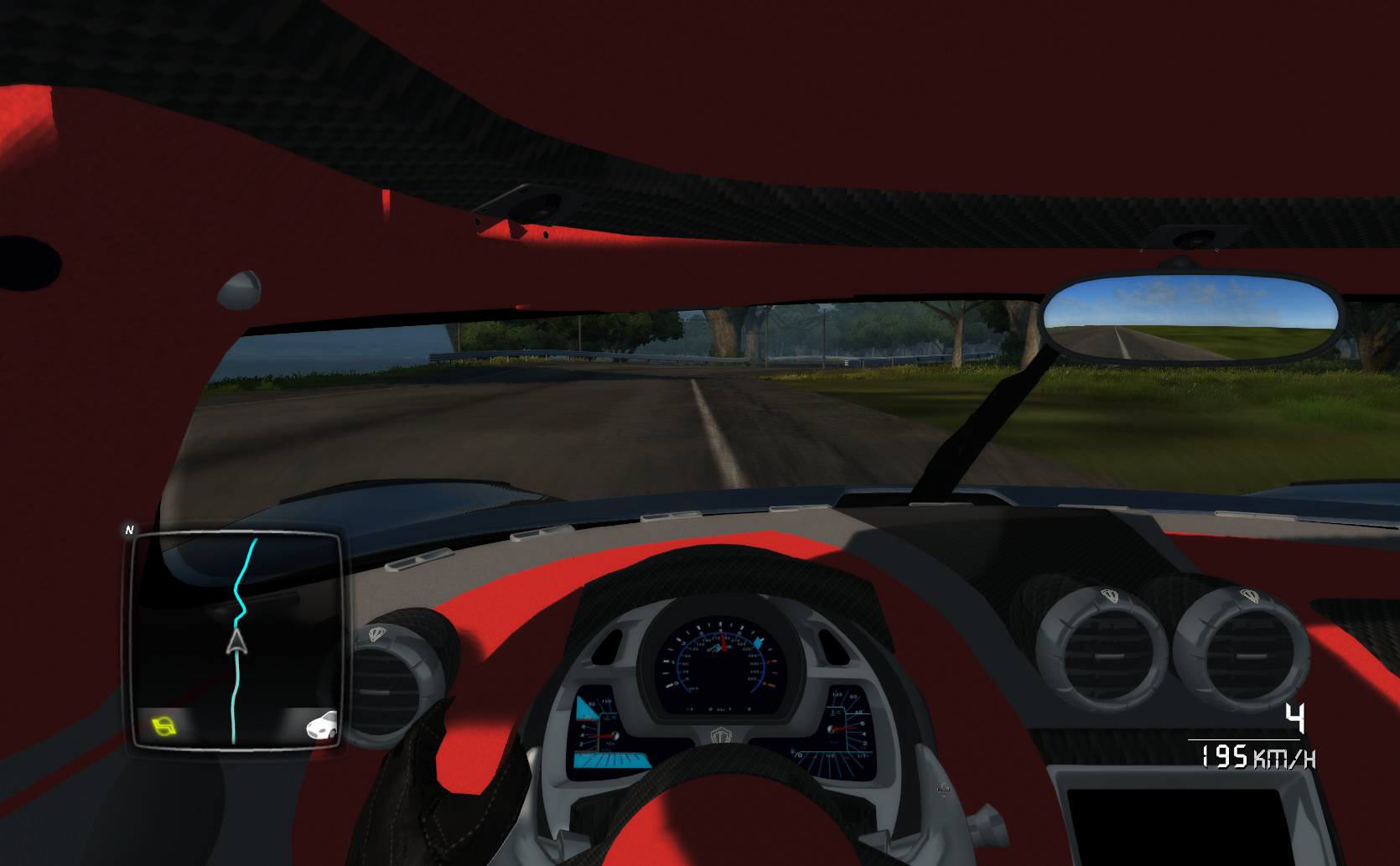
Task: Toggle the cyan marker on the tachometer rim
Action: pyautogui.click(x=759, y=640)
